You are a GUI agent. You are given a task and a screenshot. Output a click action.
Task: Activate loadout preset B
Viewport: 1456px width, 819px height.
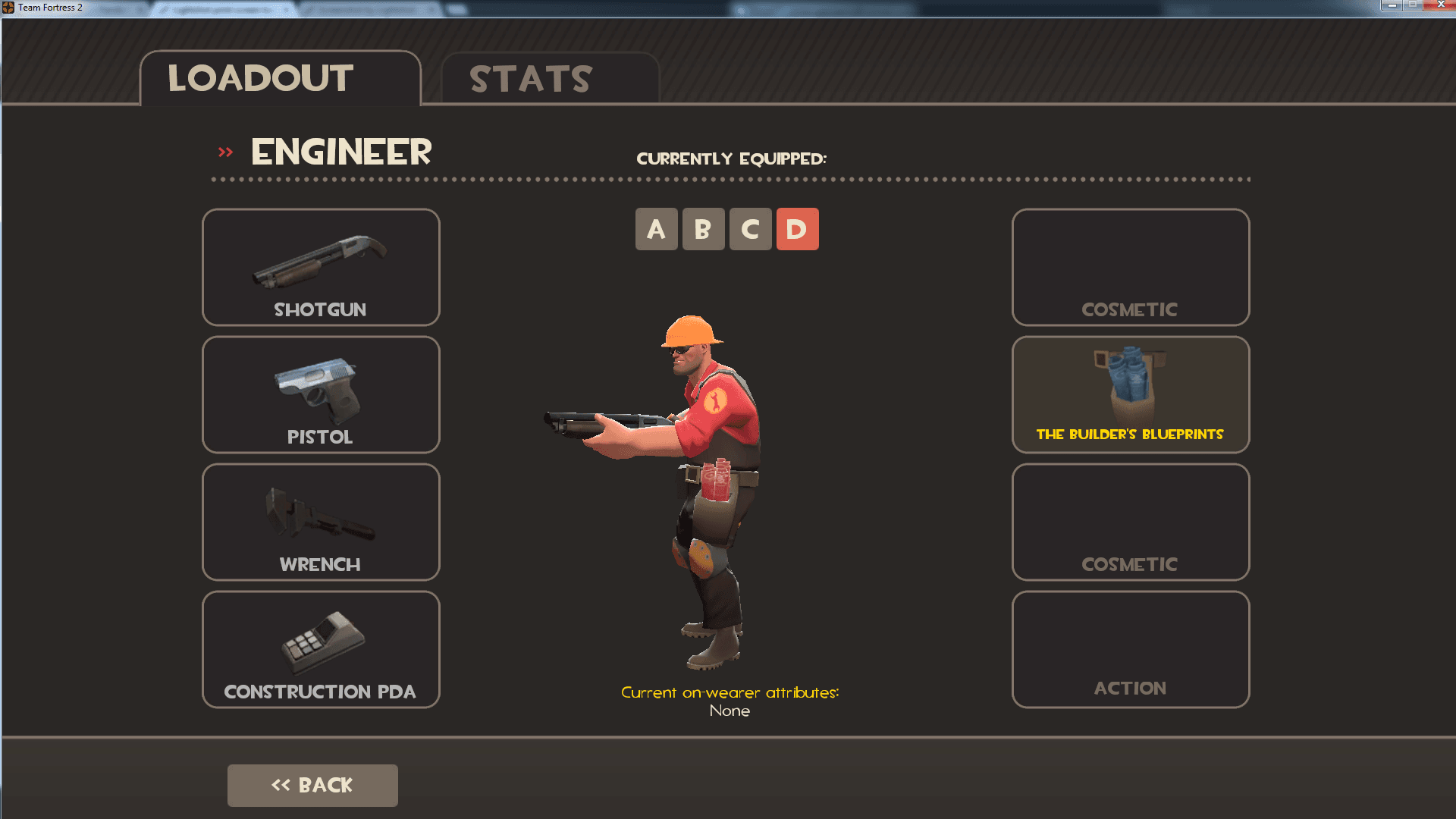[704, 228]
